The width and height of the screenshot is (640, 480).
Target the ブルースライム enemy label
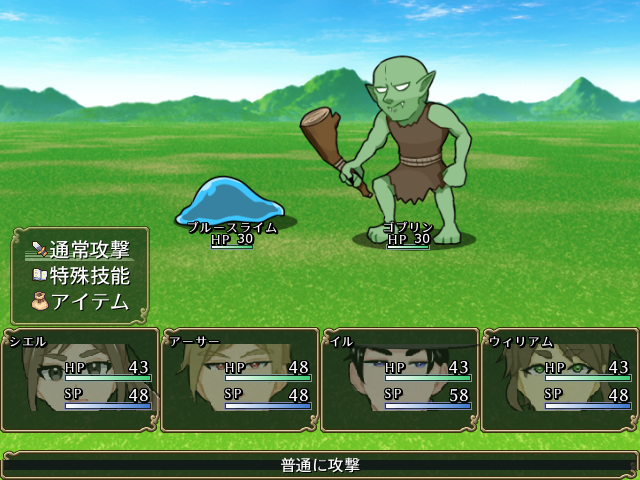pyautogui.click(x=232, y=228)
